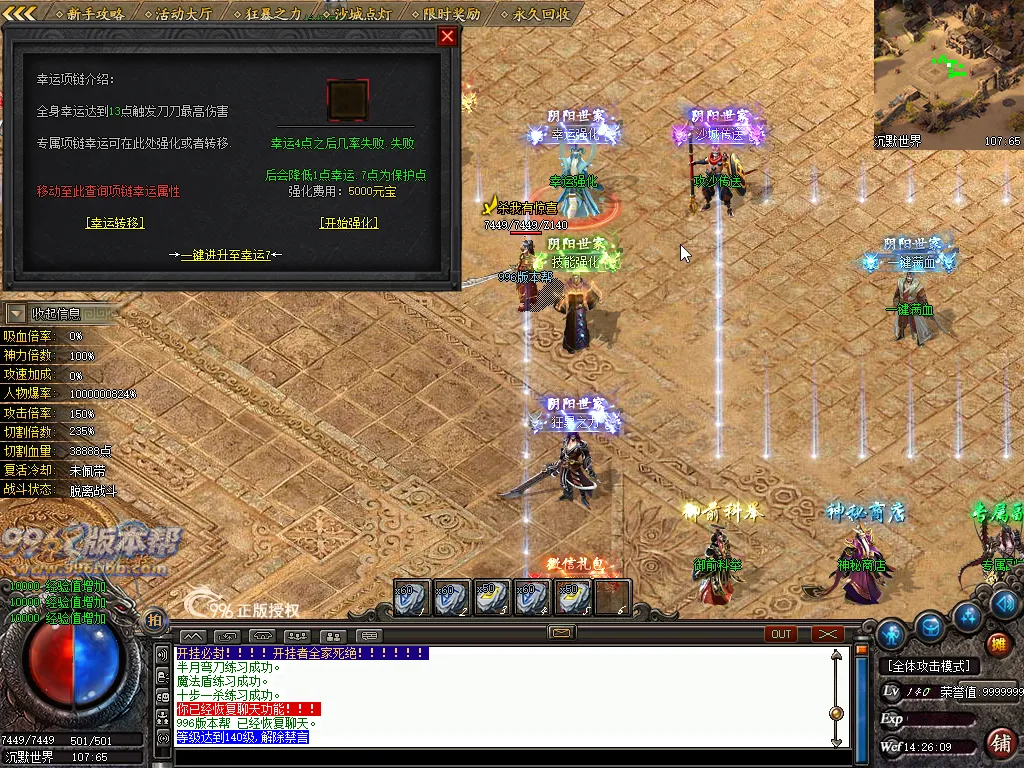1024x768 pixels.
Task: Collapse top menu with triple-arrow button
Action: click(x=21, y=13)
